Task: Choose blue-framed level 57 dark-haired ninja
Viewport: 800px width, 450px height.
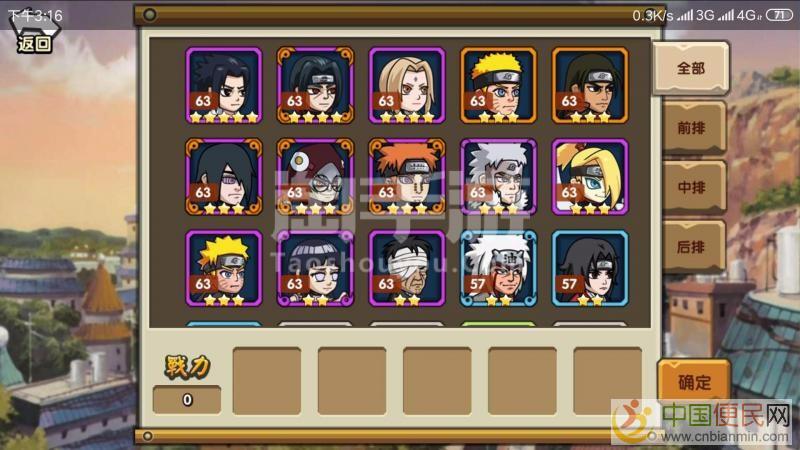Action: tap(590, 268)
